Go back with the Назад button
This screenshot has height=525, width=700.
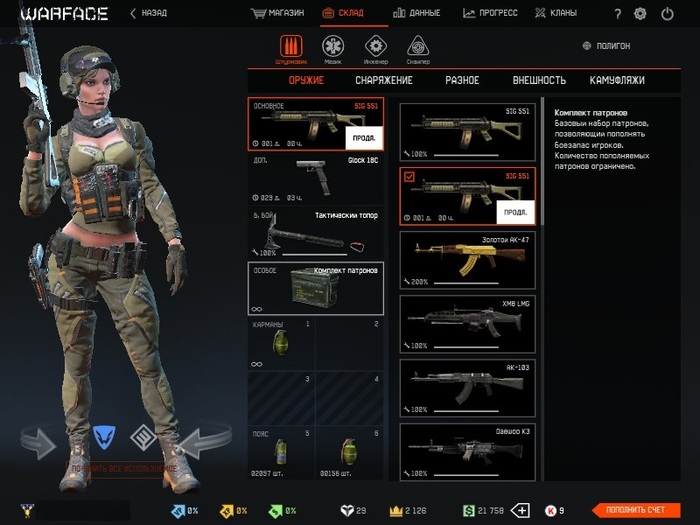[x=150, y=14]
